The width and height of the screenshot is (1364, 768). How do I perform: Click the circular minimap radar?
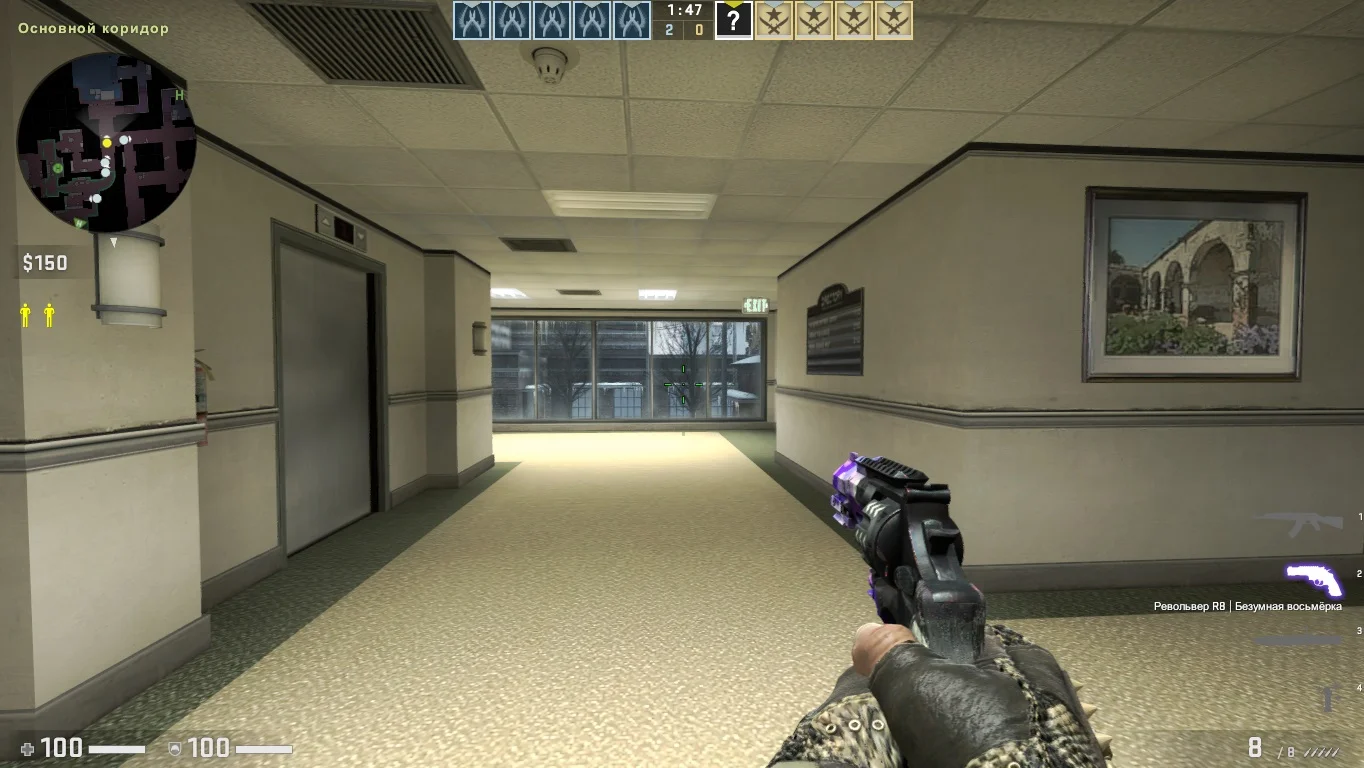[106, 142]
